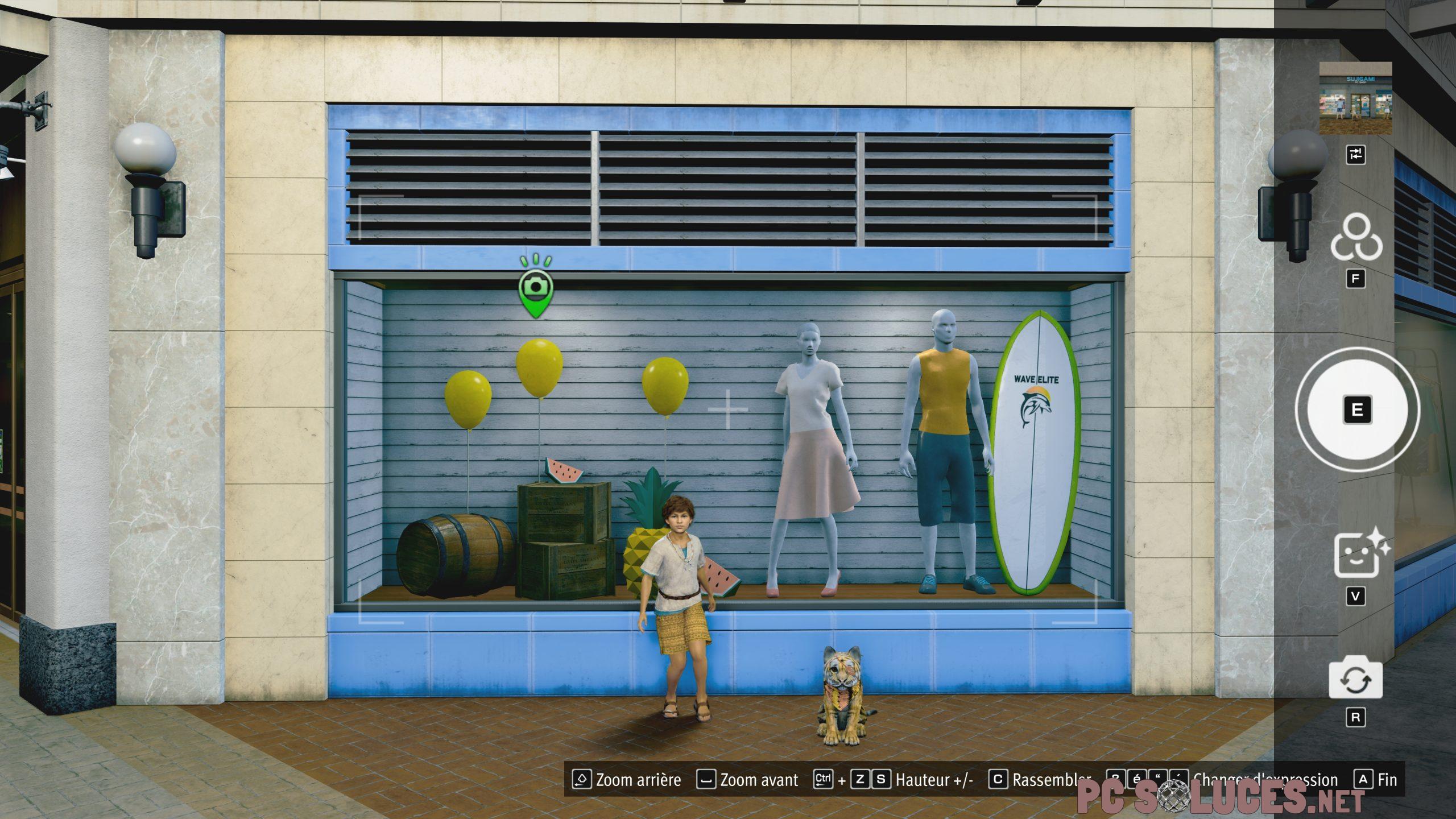Click the three-circle filter icon

(1356, 238)
